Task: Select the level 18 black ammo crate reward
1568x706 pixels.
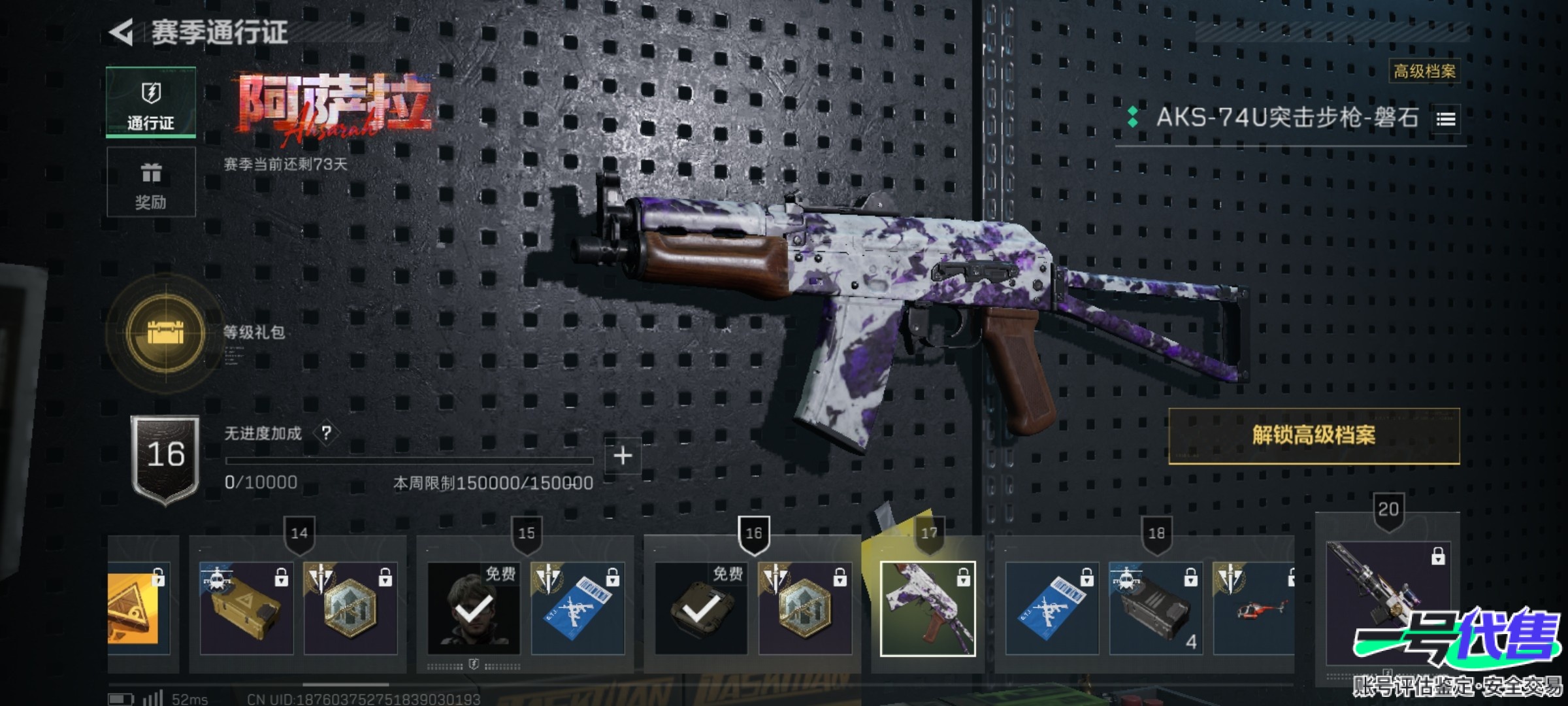Action: click(x=1156, y=608)
